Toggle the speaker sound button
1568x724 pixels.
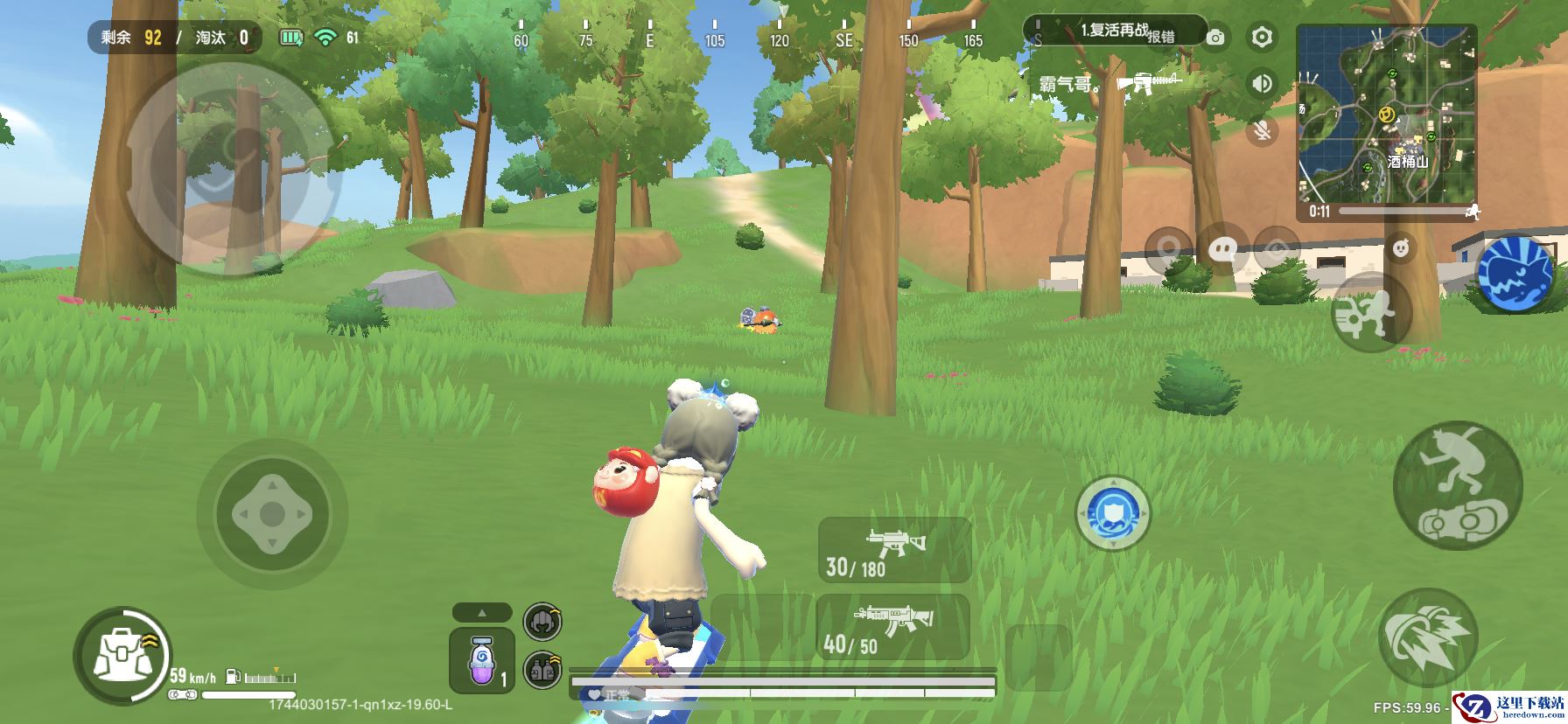pyautogui.click(x=1261, y=84)
